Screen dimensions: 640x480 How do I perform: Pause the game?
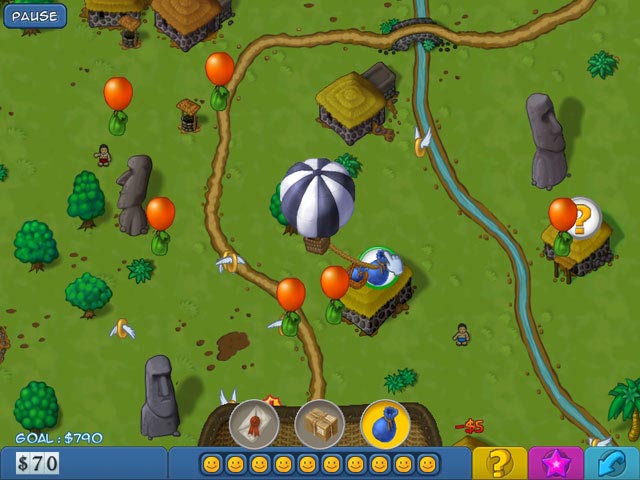coord(34,15)
